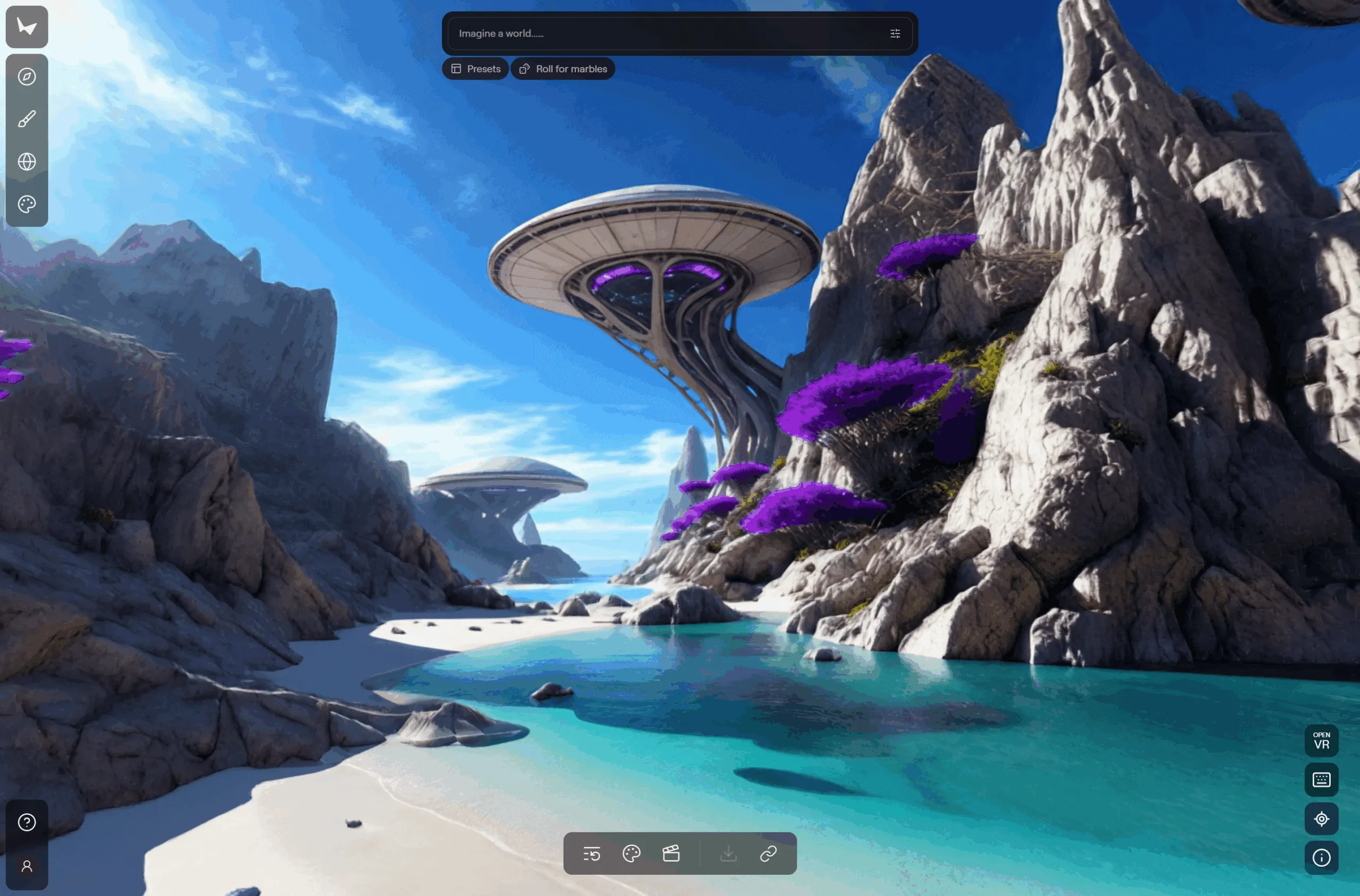Viewport: 1360px width, 896px height.
Task: Open prompt settings sliders icon
Action: 895,33
